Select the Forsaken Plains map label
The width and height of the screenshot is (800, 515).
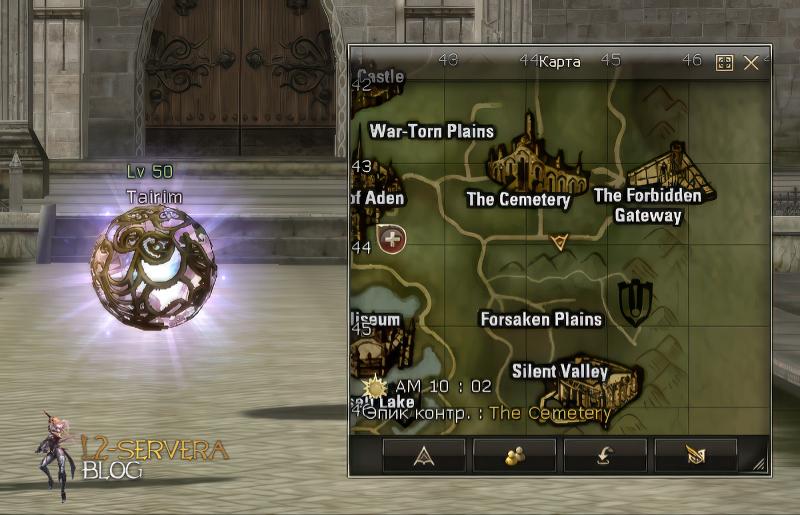point(541,319)
